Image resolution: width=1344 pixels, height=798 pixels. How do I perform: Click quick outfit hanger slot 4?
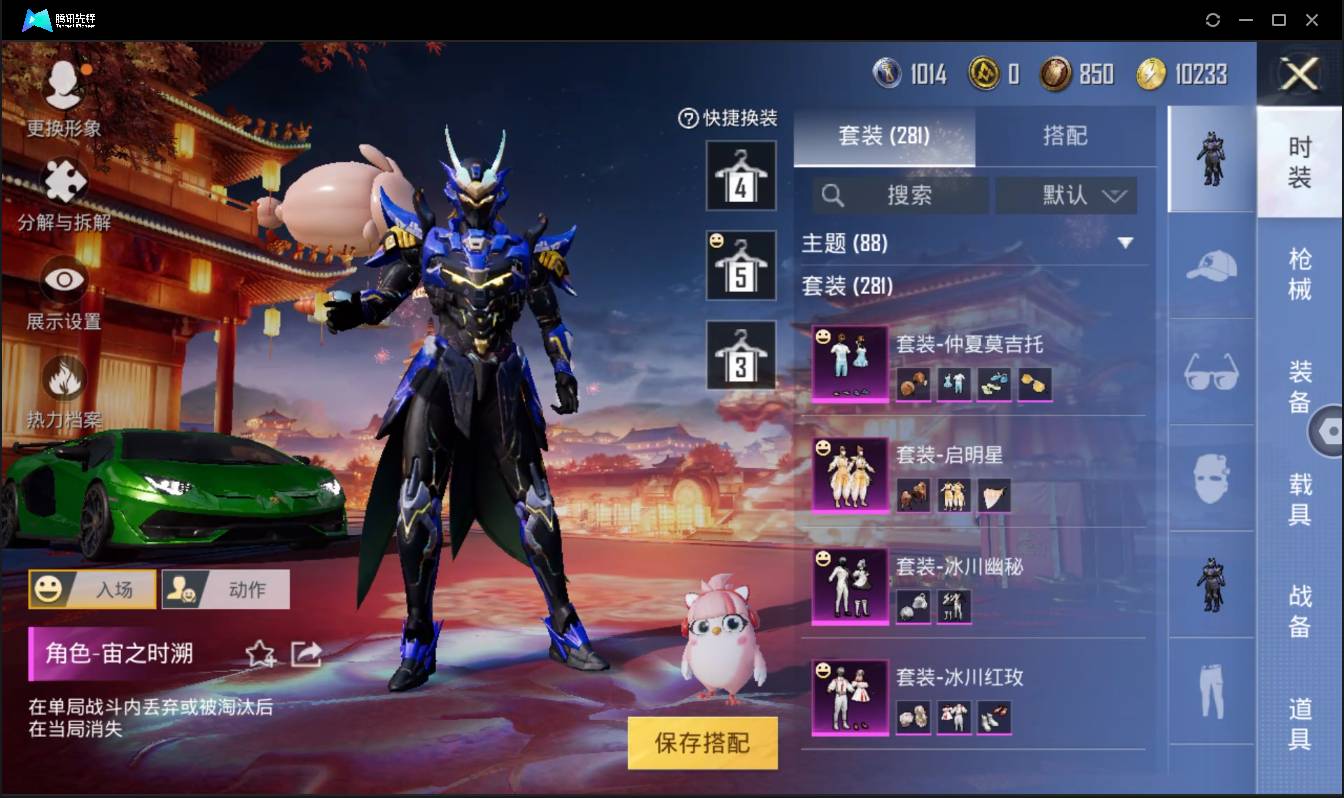(741, 177)
